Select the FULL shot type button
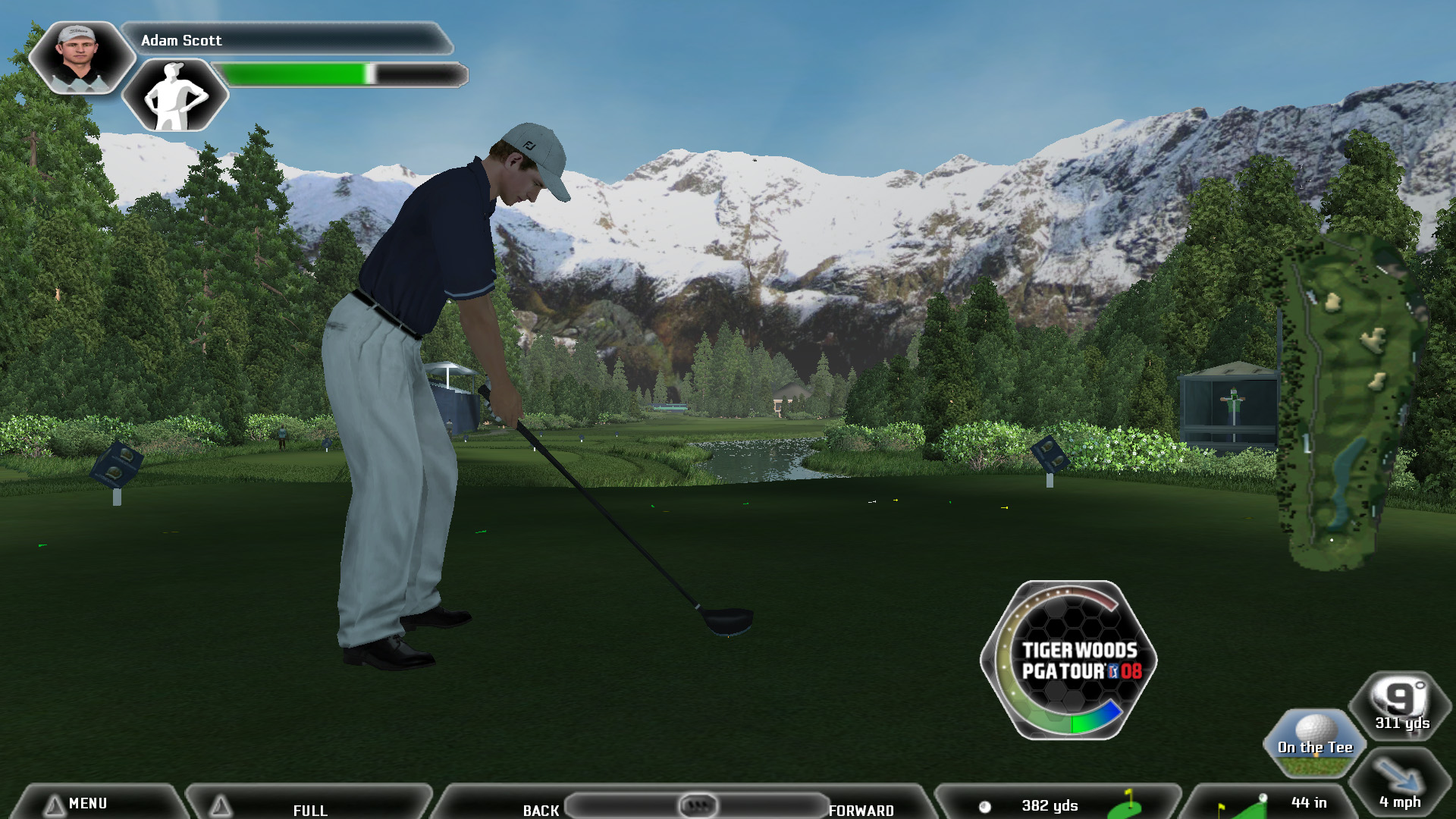The width and height of the screenshot is (1456, 819). 309,808
